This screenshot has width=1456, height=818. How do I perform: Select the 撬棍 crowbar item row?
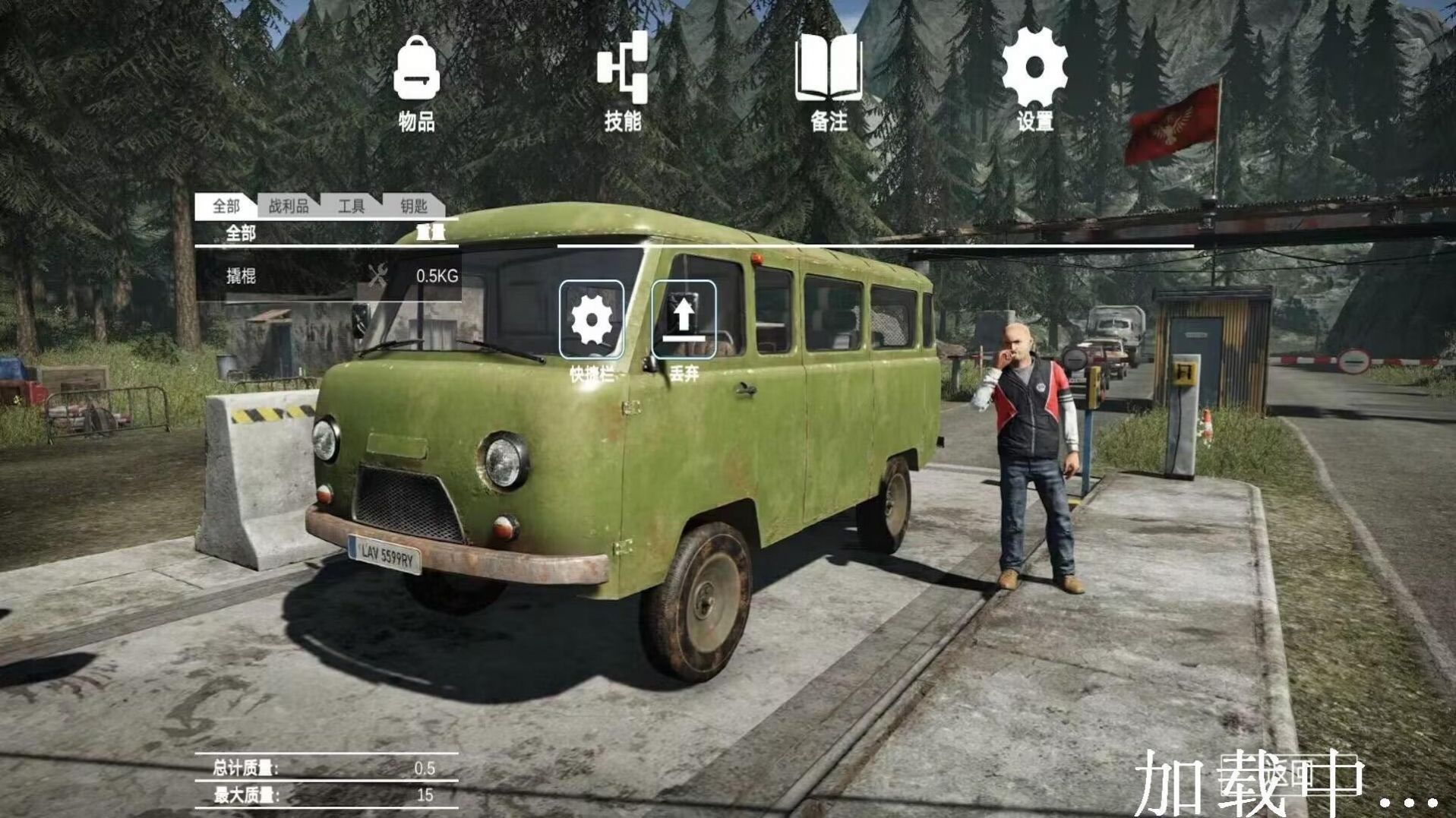pos(327,276)
